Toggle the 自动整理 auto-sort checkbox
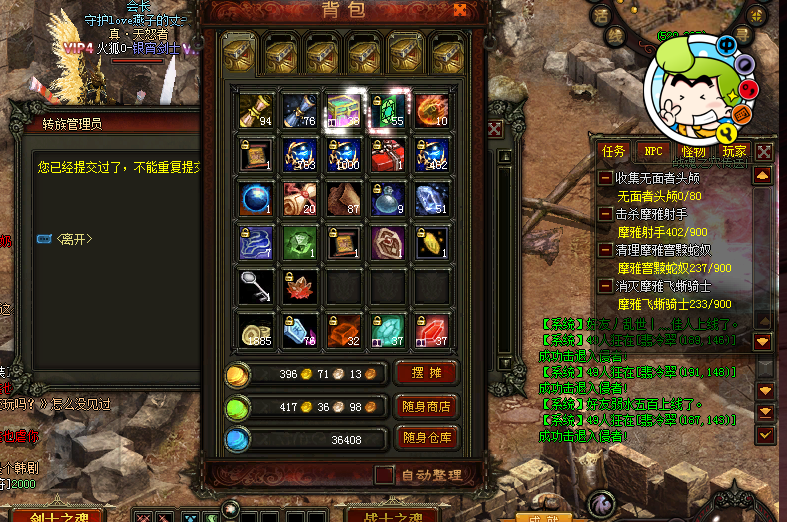Screen dimensions: 787x522 coord(384,474)
